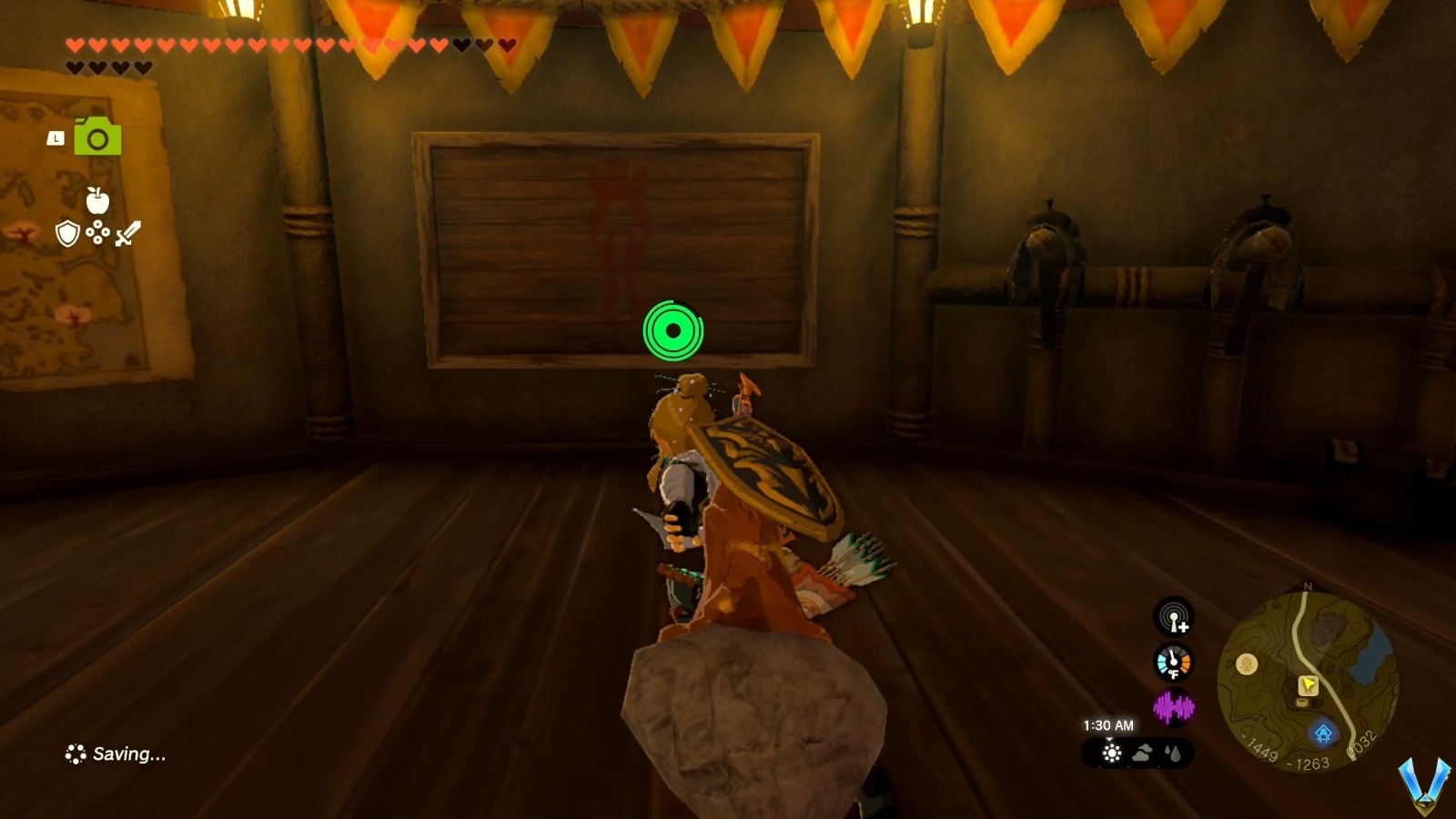Screen dimensions: 1456x819
Task: Click the sword weapon icon
Action: 128,232
